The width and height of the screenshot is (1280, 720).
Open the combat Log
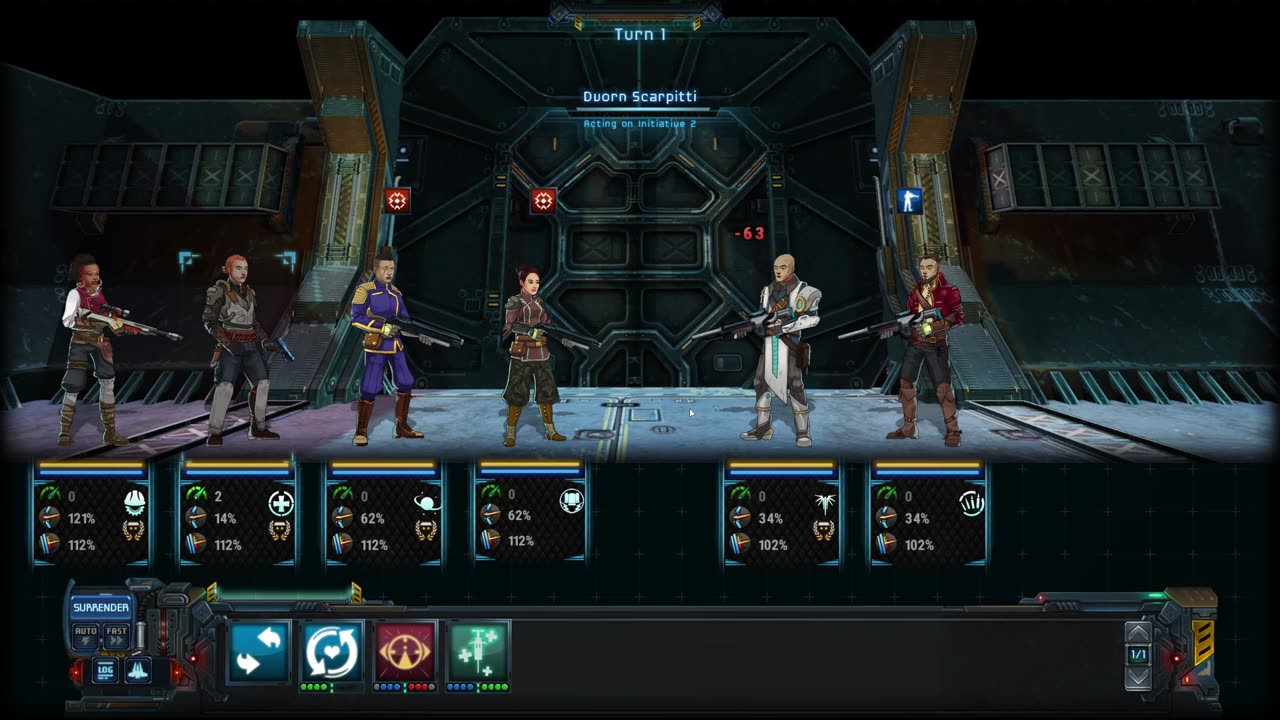(105, 670)
